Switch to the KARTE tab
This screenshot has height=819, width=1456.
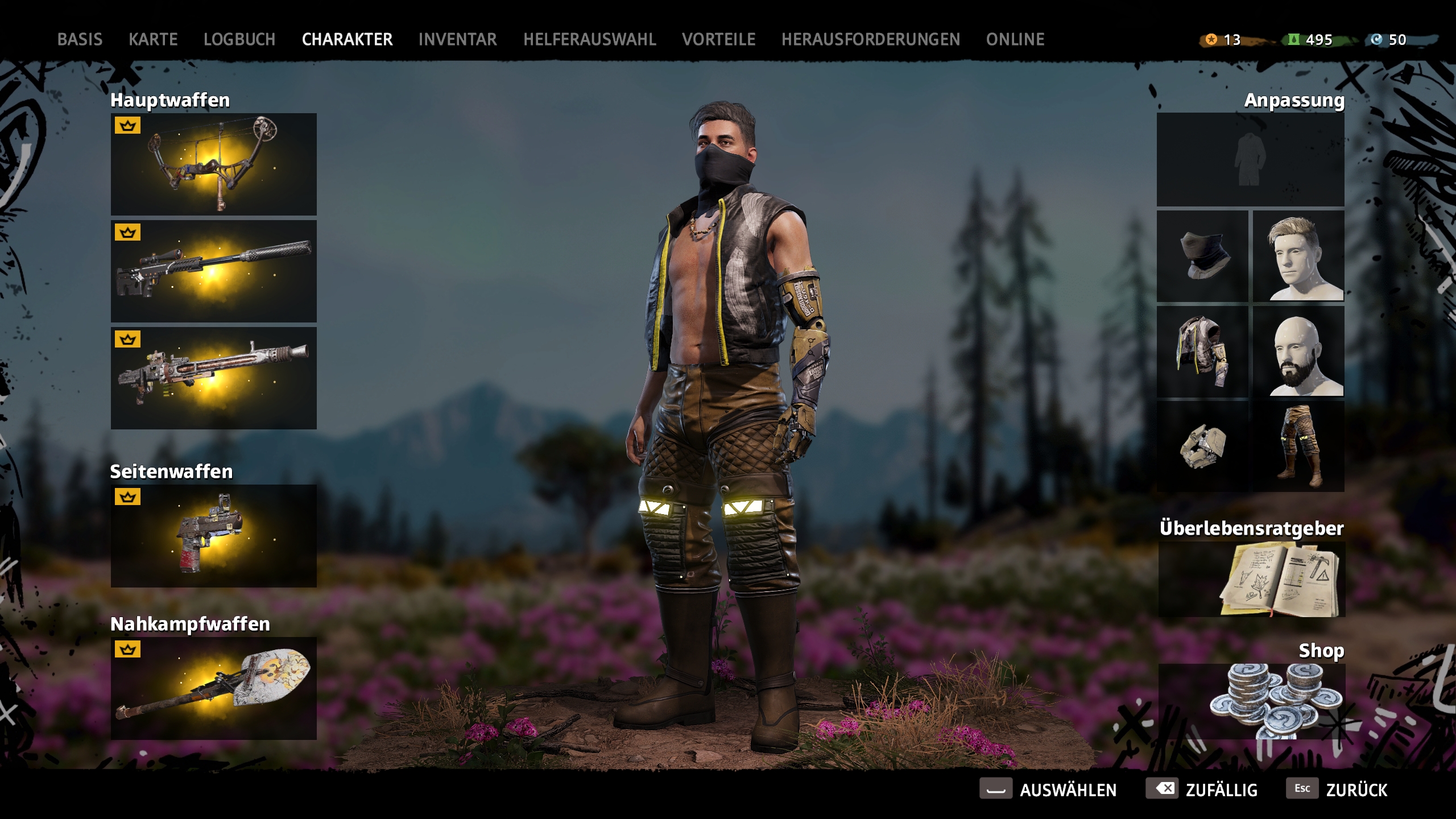[x=154, y=39]
